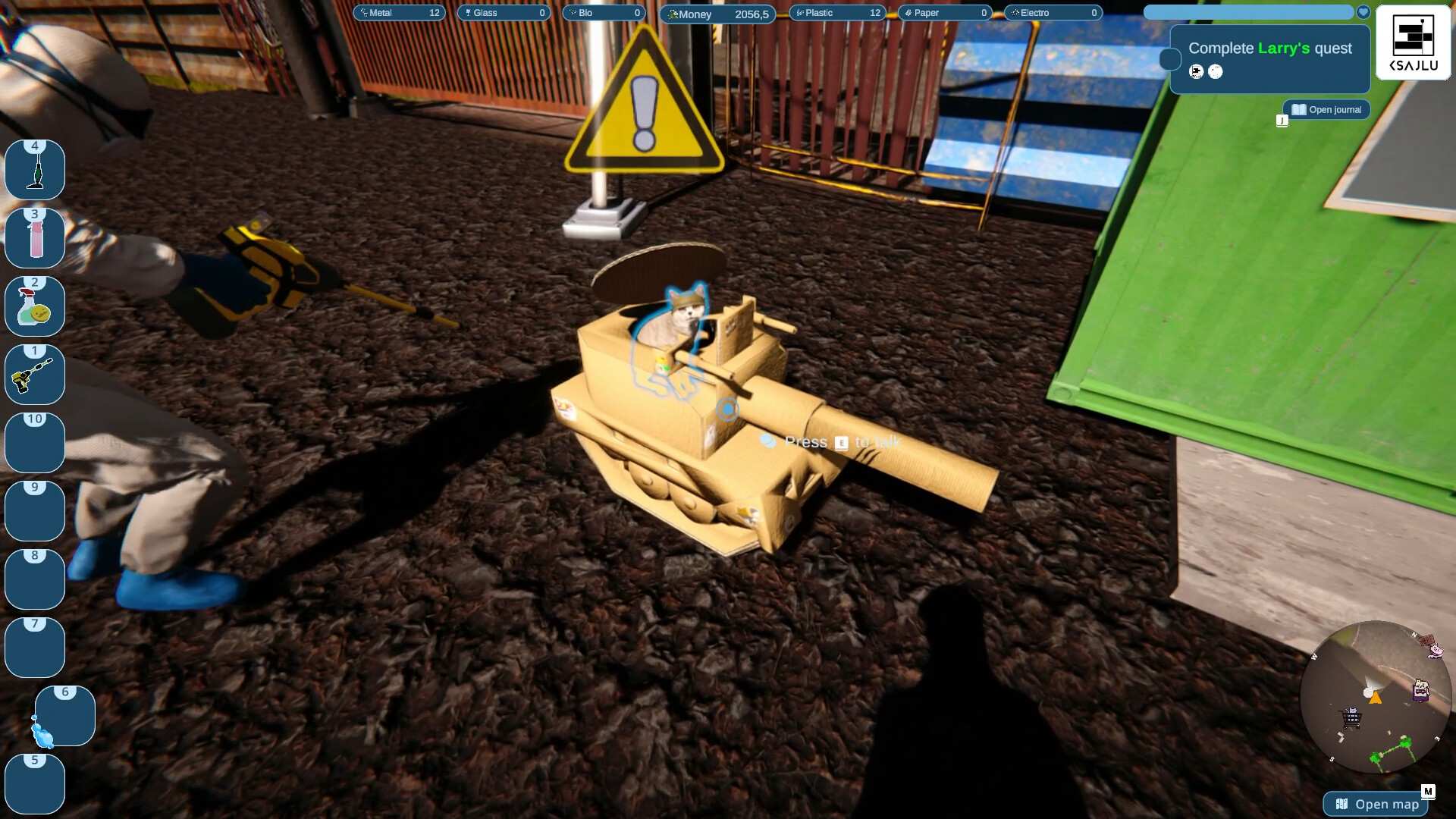This screenshot has height=819, width=1456.
Task: Click the Plastic resource counter
Action: [837, 13]
